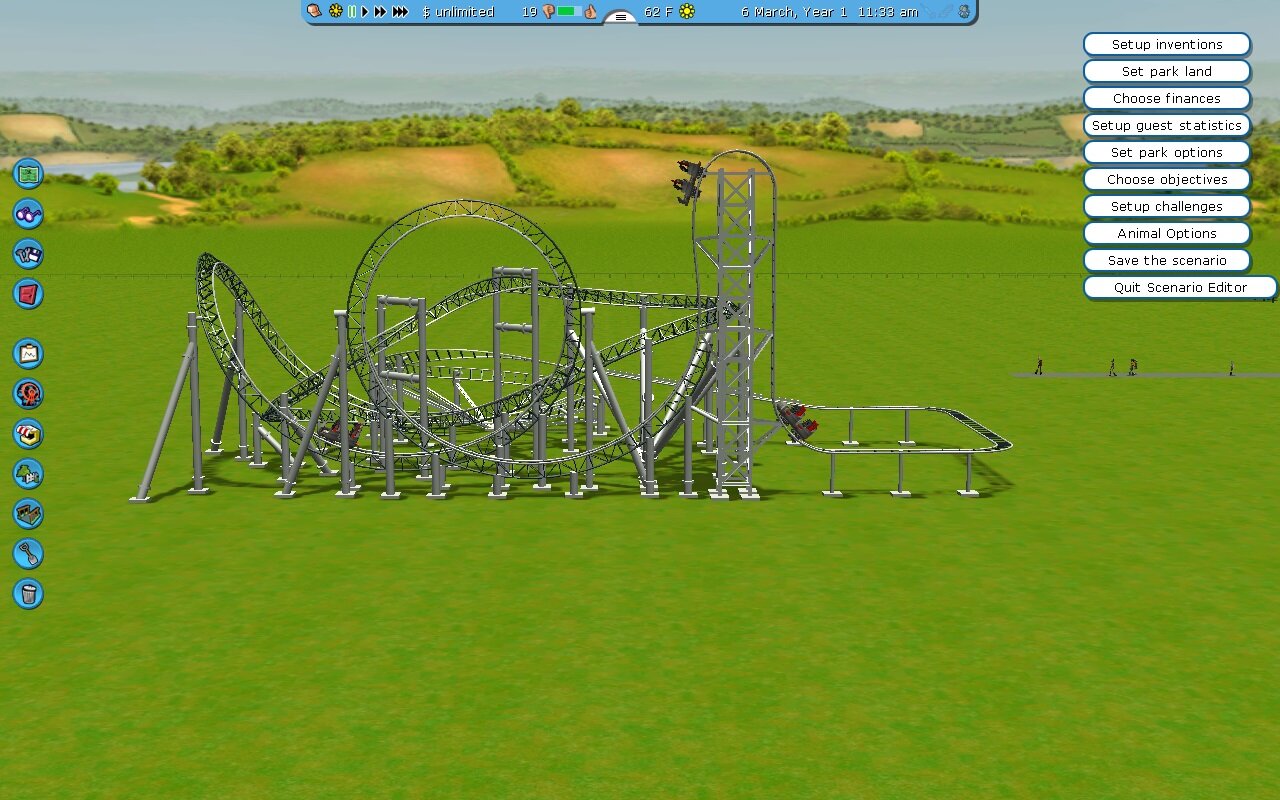Set game speed to fastest triple arrow

pos(400,12)
